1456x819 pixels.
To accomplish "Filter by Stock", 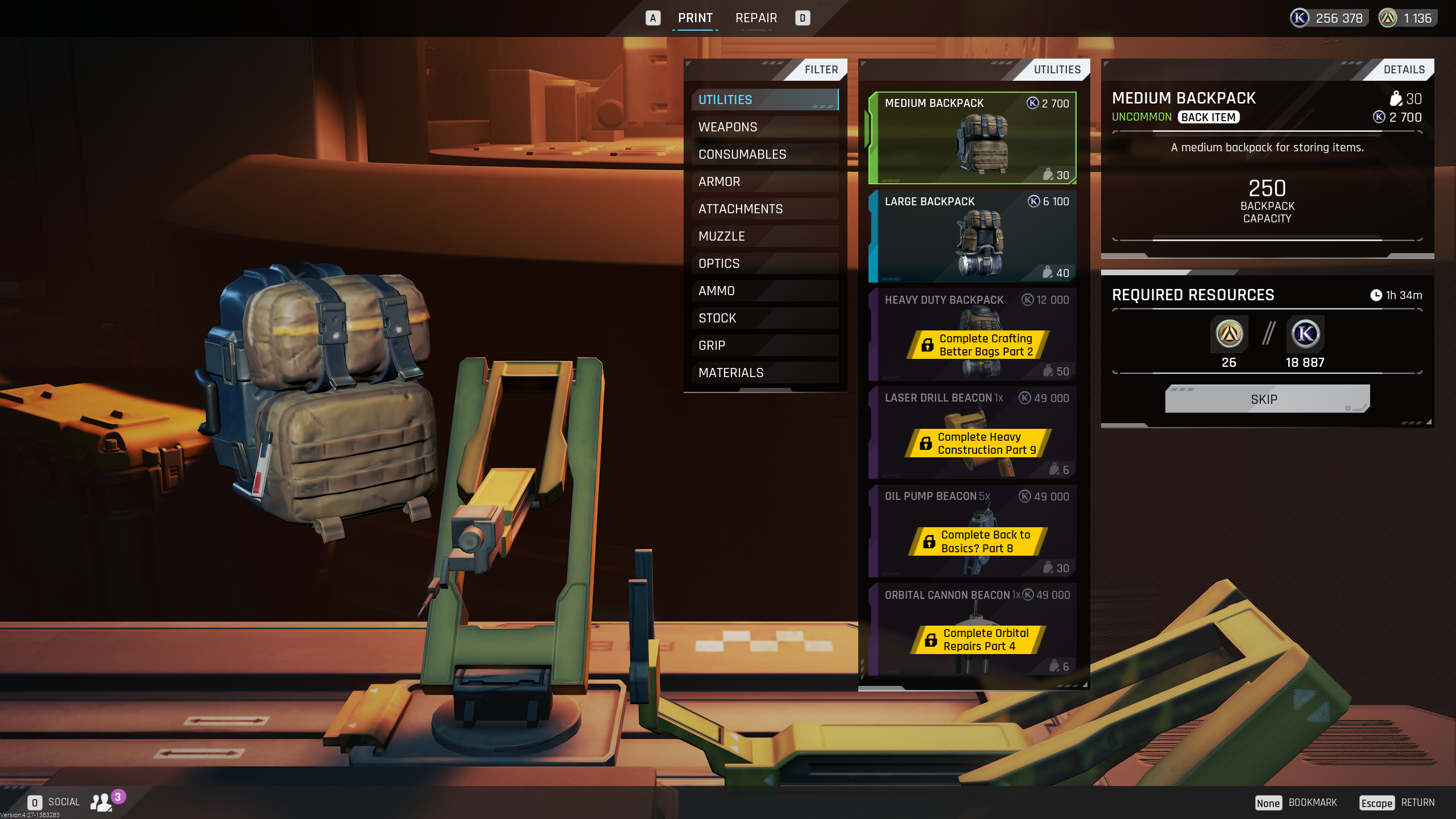I will pyautogui.click(x=764, y=318).
